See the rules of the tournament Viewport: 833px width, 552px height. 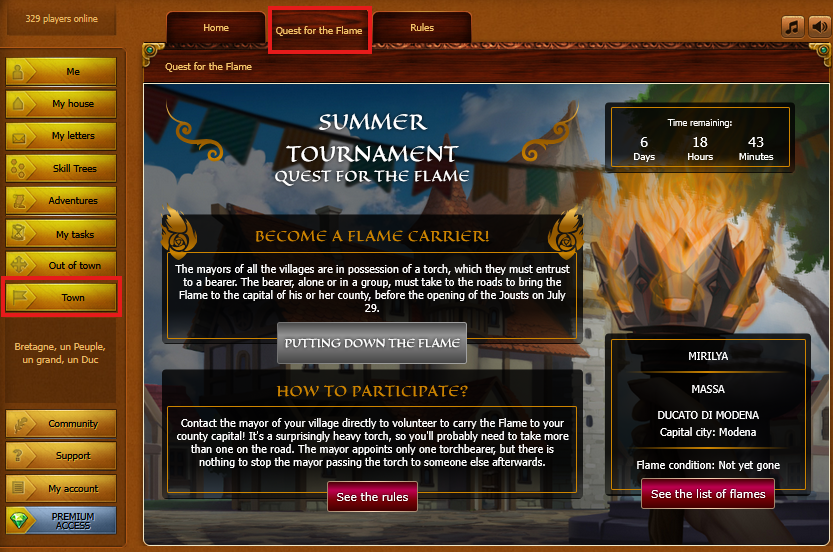pyautogui.click(x=372, y=497)
